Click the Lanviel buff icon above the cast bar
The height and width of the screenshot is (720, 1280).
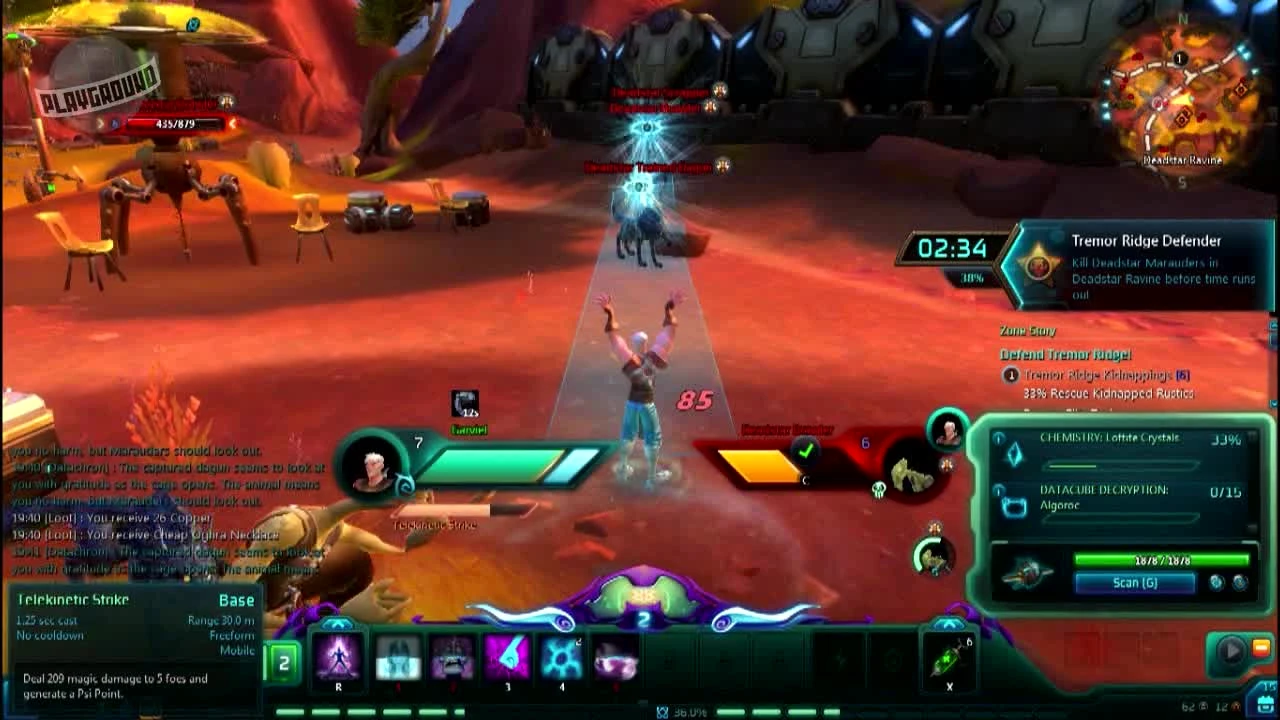[x=463, y=403]
